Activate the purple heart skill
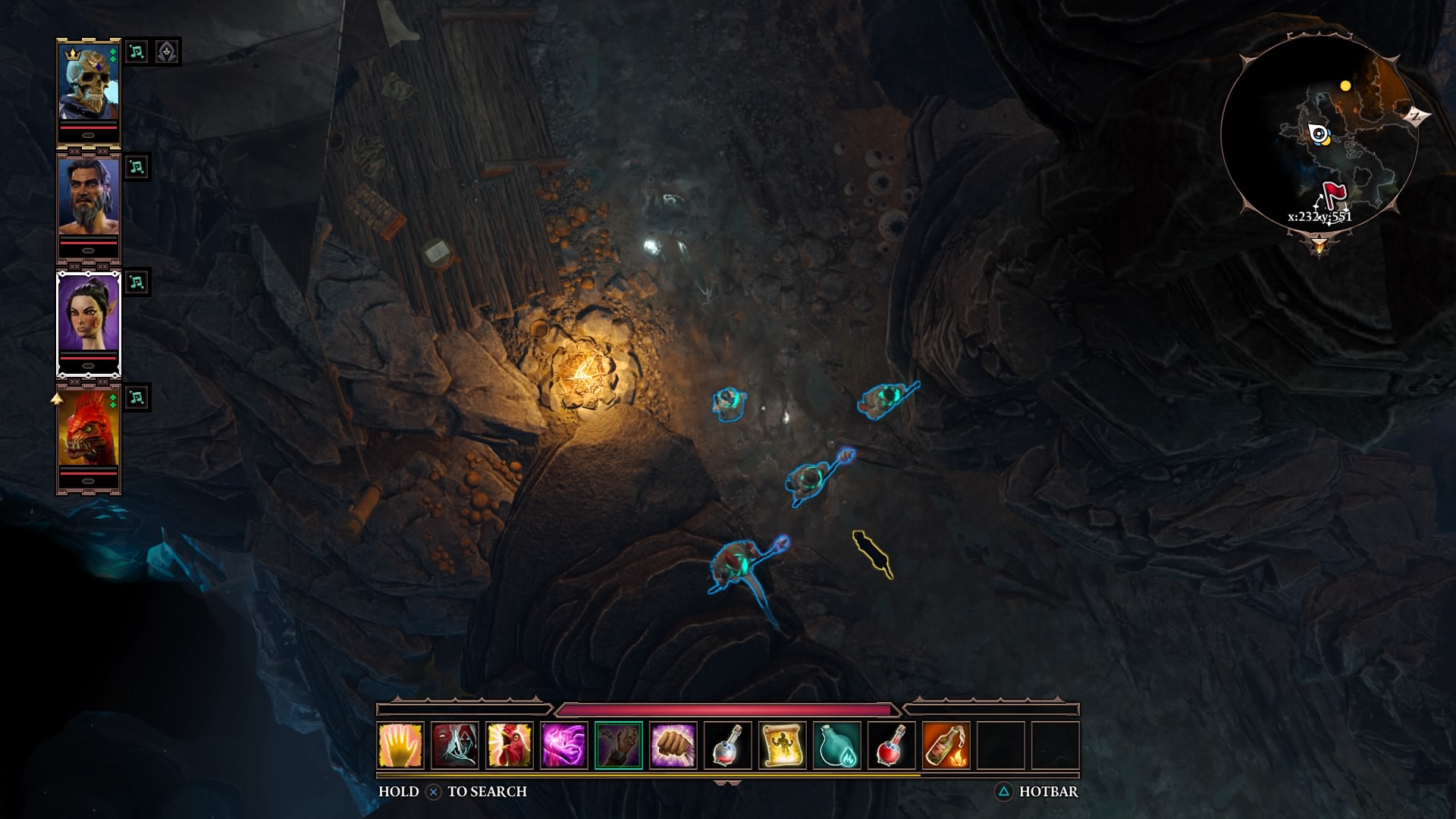 564,745
